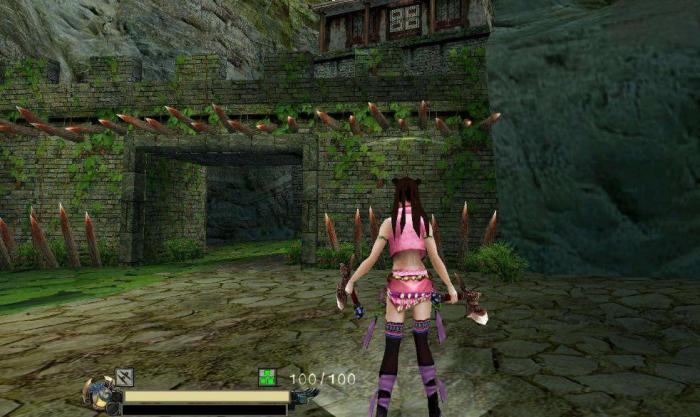This screenshot has width=700, height=417.
Task: Click the crossed weapons icon above the health bar
Action: click(x=124, y=377)
